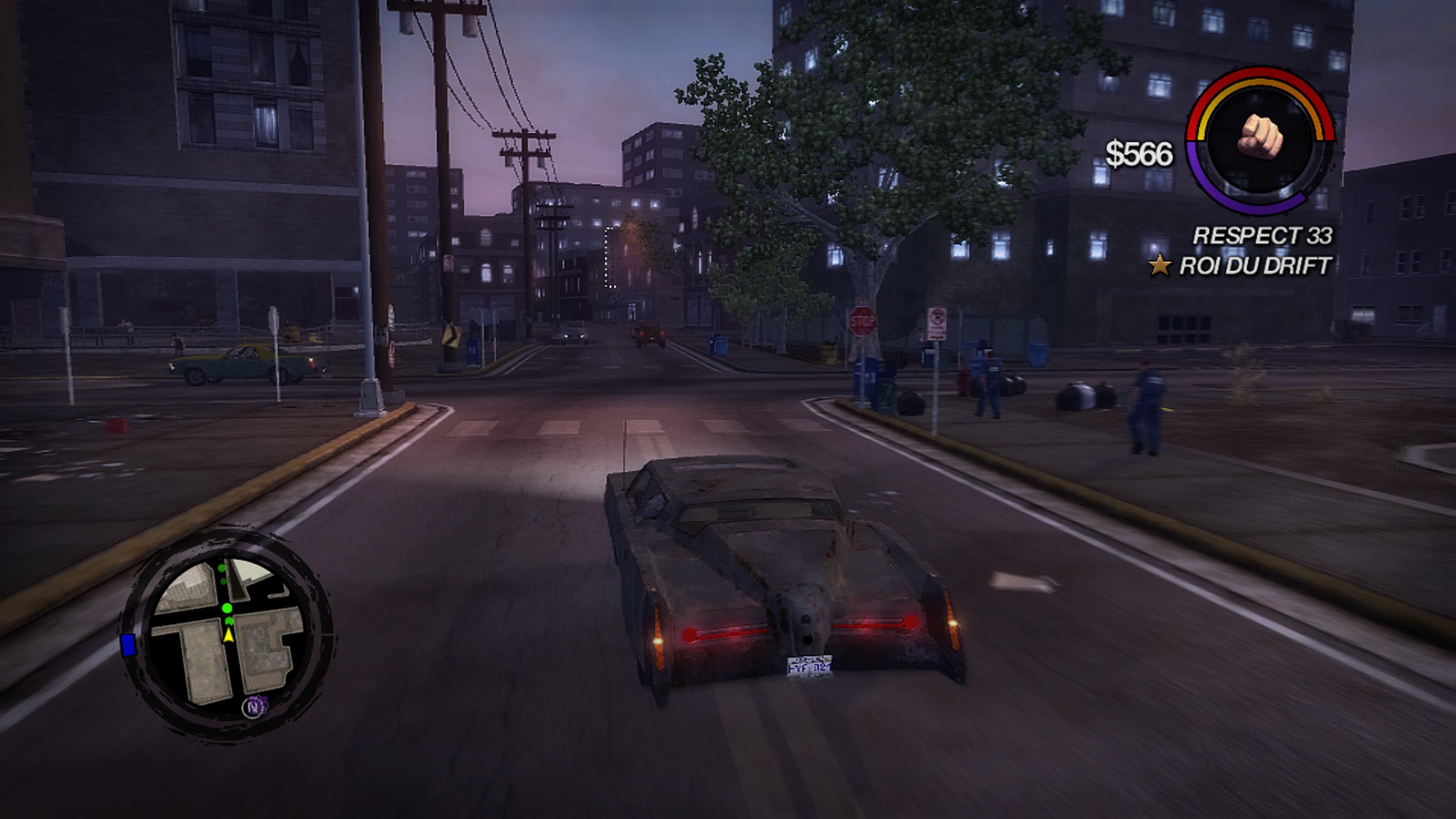
Task: Click the purple marker on the minimap
Action: pos(256,705)
